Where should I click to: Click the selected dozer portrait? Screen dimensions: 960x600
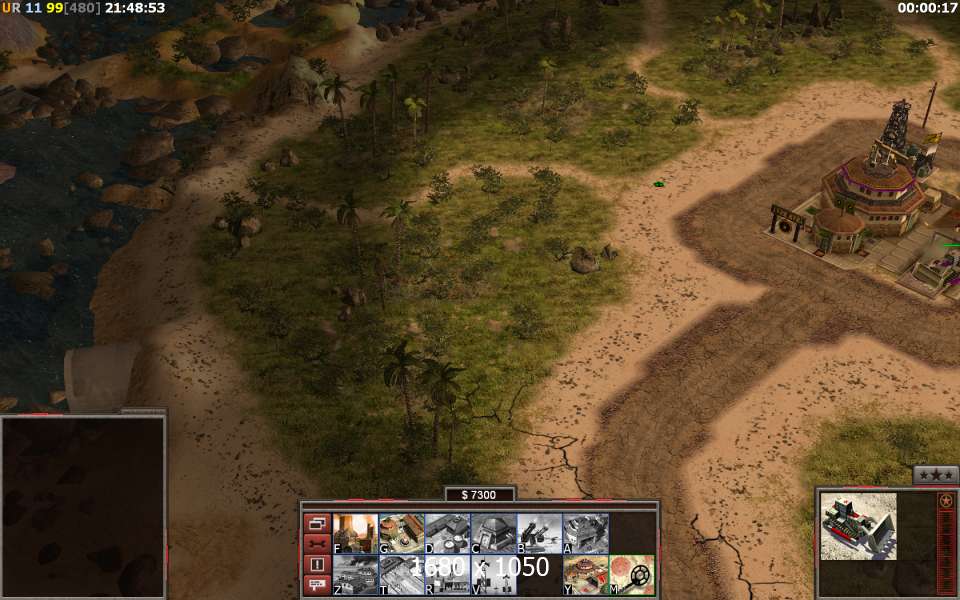point(858,526)
